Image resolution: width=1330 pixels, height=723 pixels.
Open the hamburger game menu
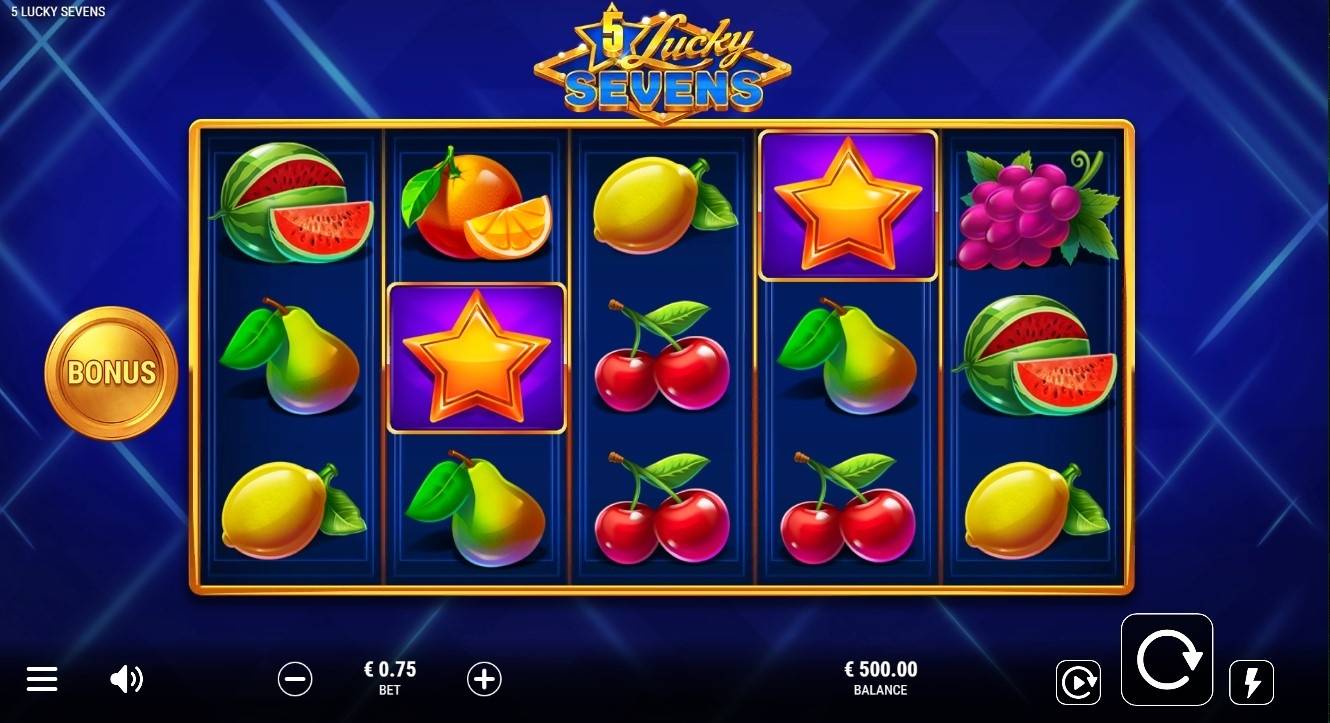42,678
